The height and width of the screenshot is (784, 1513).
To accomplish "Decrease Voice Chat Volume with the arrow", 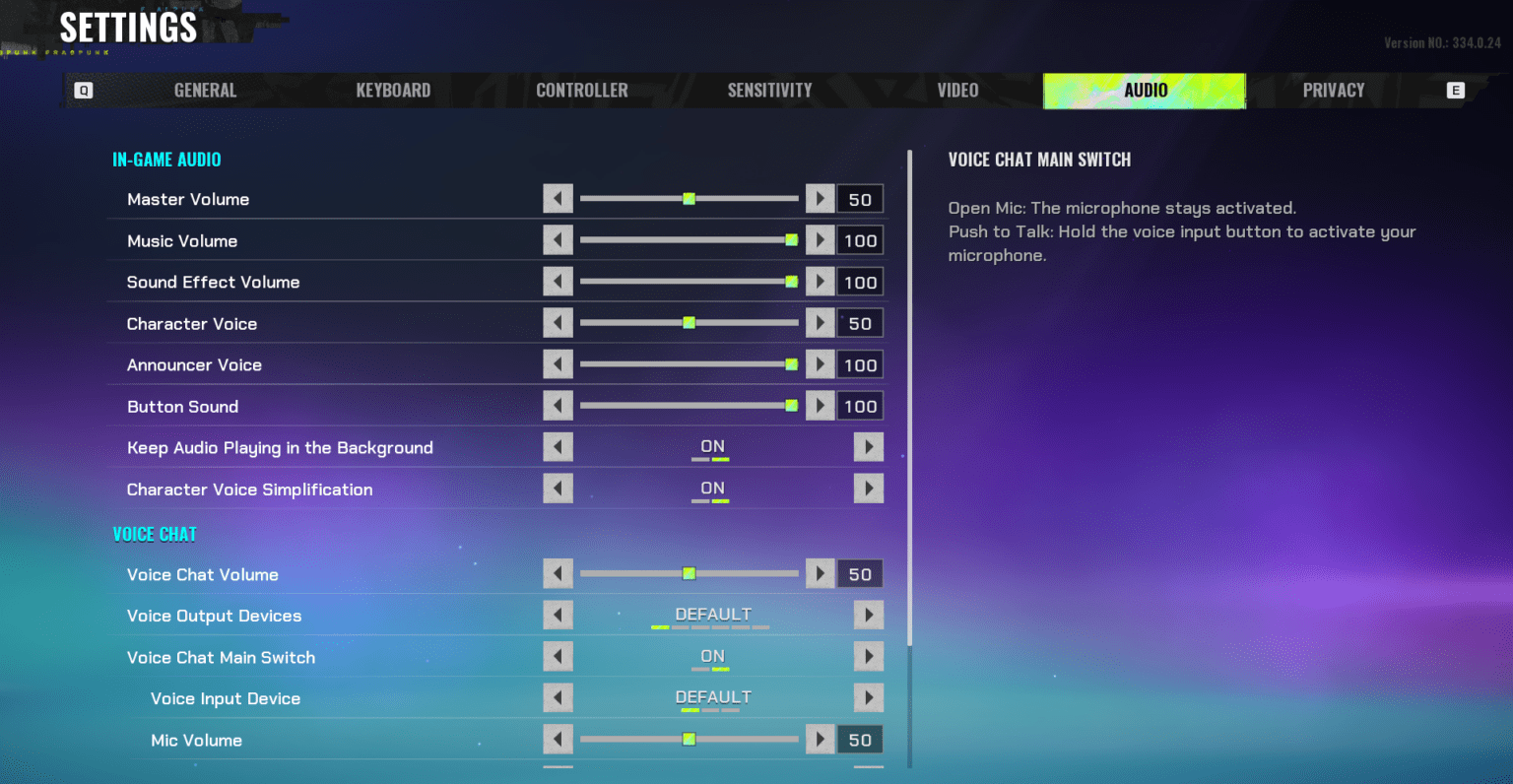I will (558, 573).
